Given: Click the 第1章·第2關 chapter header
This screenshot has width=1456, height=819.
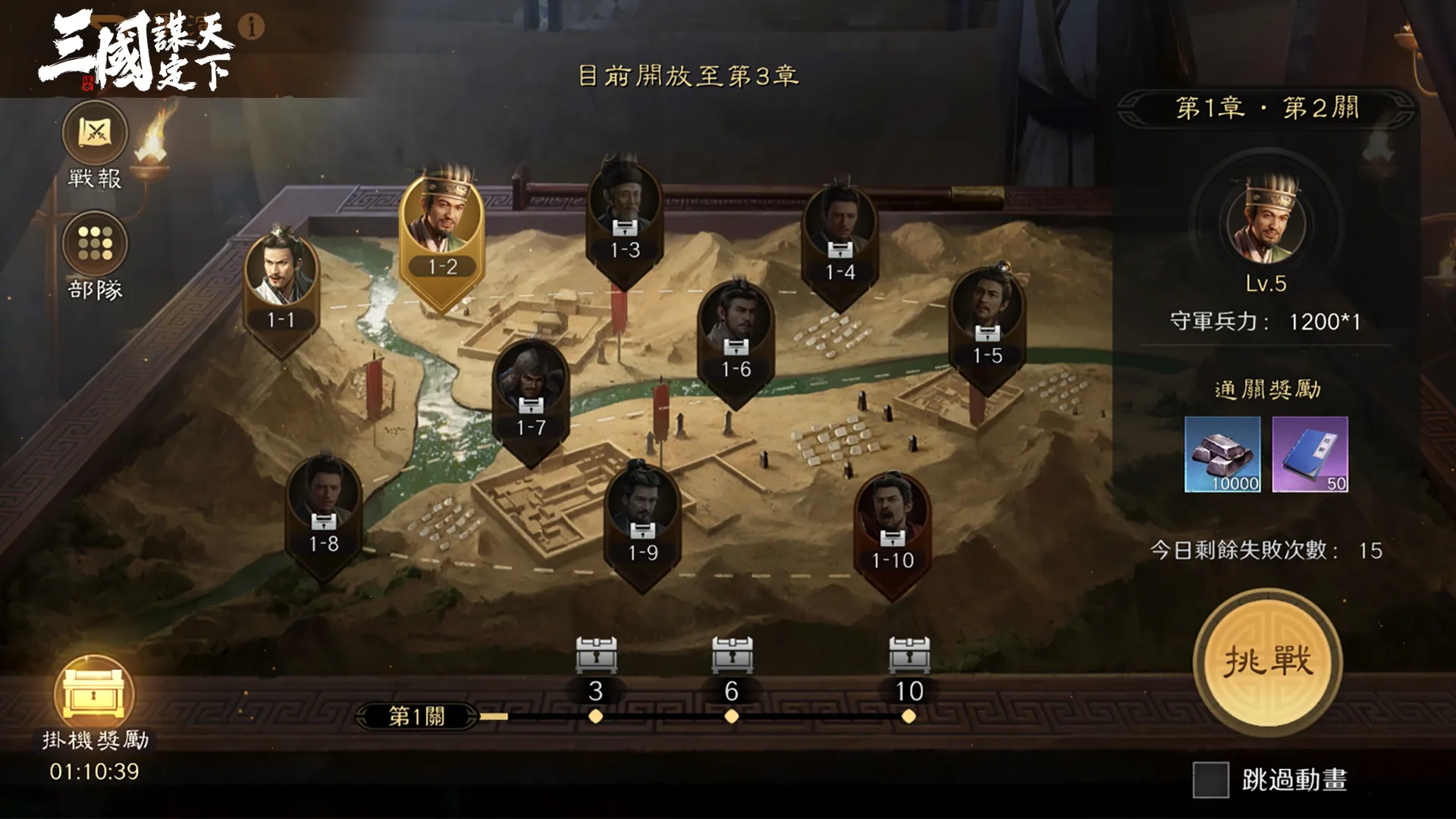Looking at the screenshot, I should (1265, 109).
